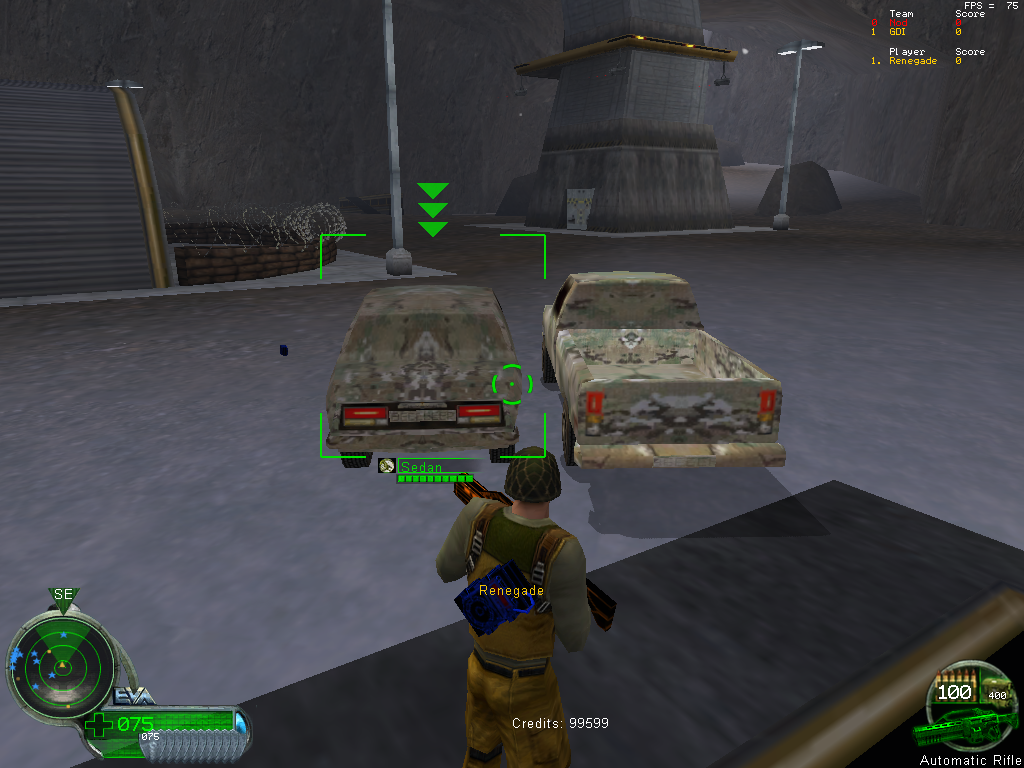Click the circular radar minimap
Image resolution: width=1024 pixels, height=768 pixels.
pos(61,666)
